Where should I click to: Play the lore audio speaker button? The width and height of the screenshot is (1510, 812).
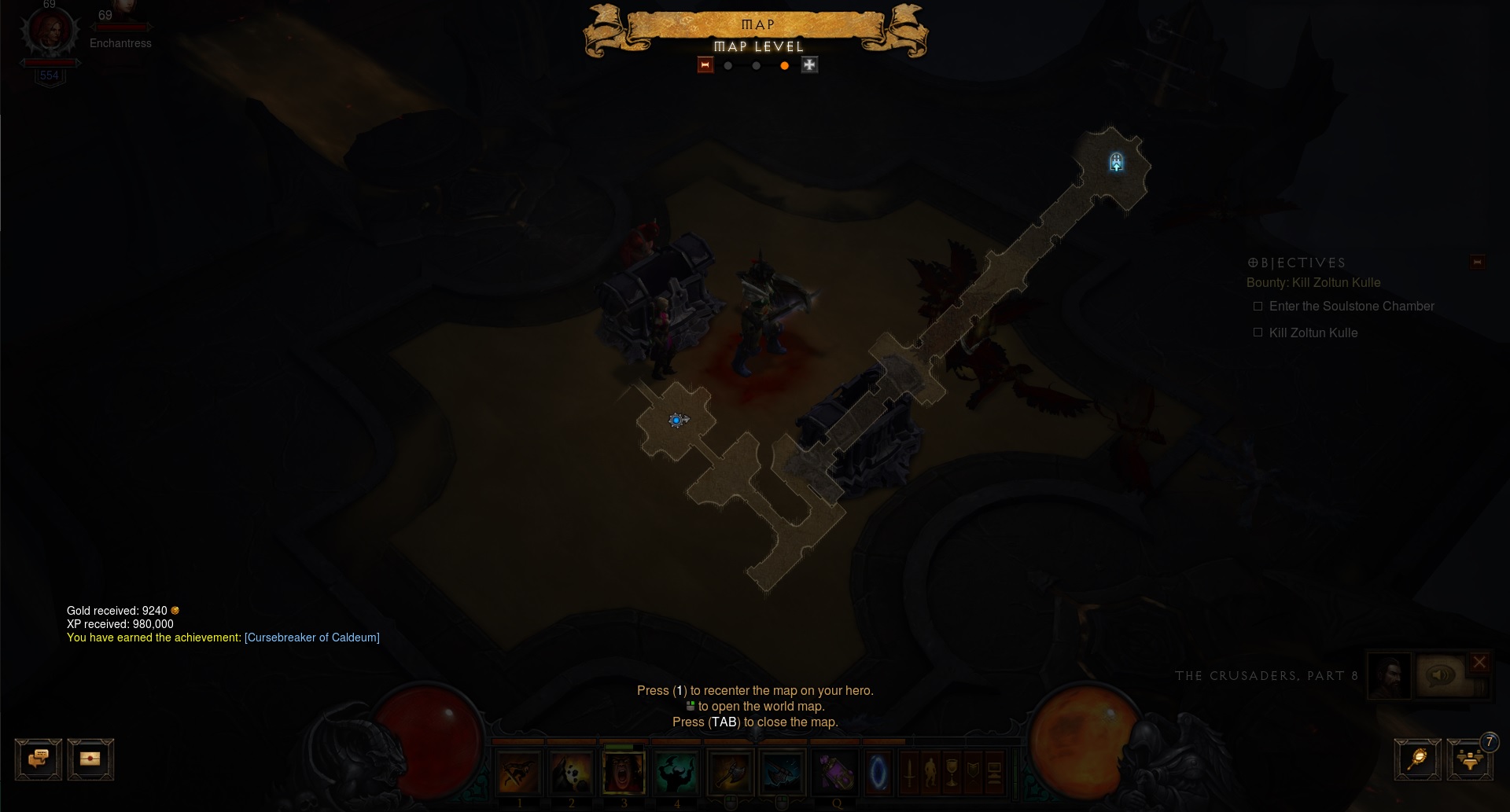pyautogui.click(x=1440, y=675)
